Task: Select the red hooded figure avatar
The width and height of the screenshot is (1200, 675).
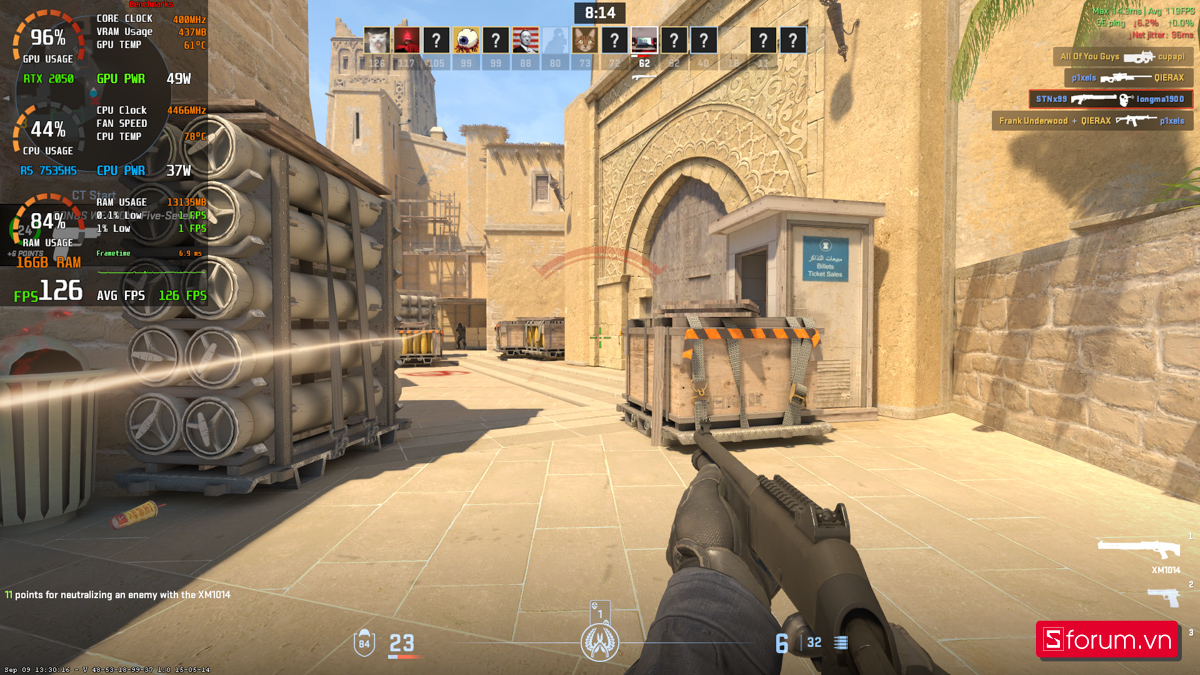Action: (406, 40)
